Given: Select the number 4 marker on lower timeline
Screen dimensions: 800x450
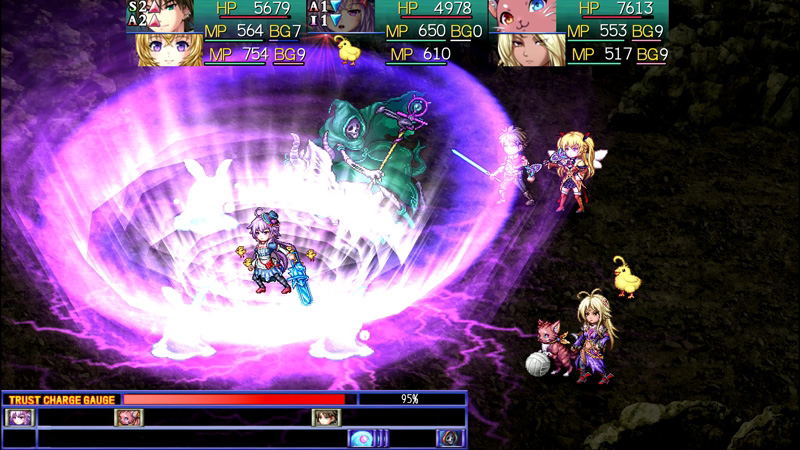Looking at the screenshot, I should (x=450, y=437).
